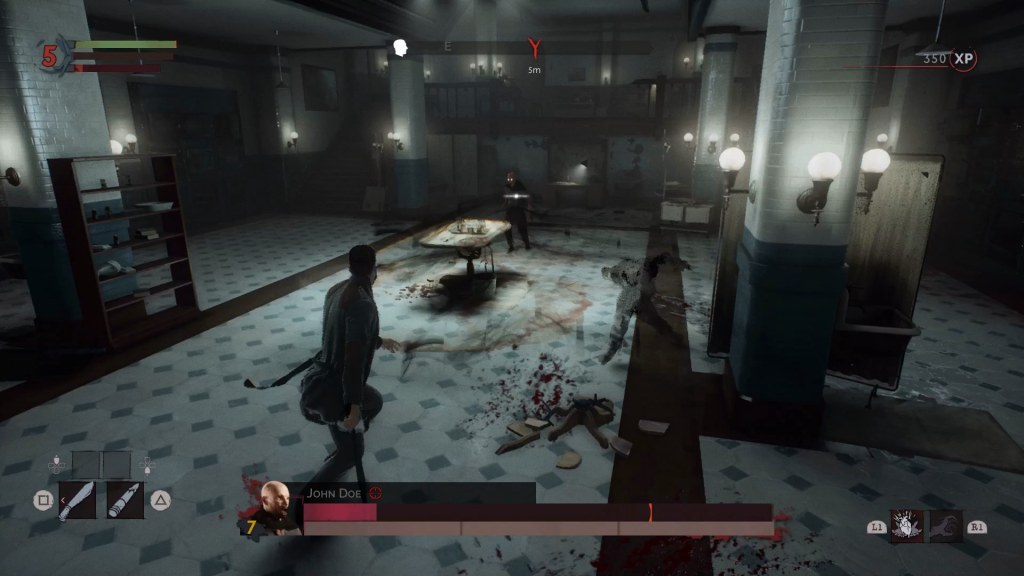Click the XP badge icon
Viewport: 1024px width, 576px height.
[x=964, y=59]
